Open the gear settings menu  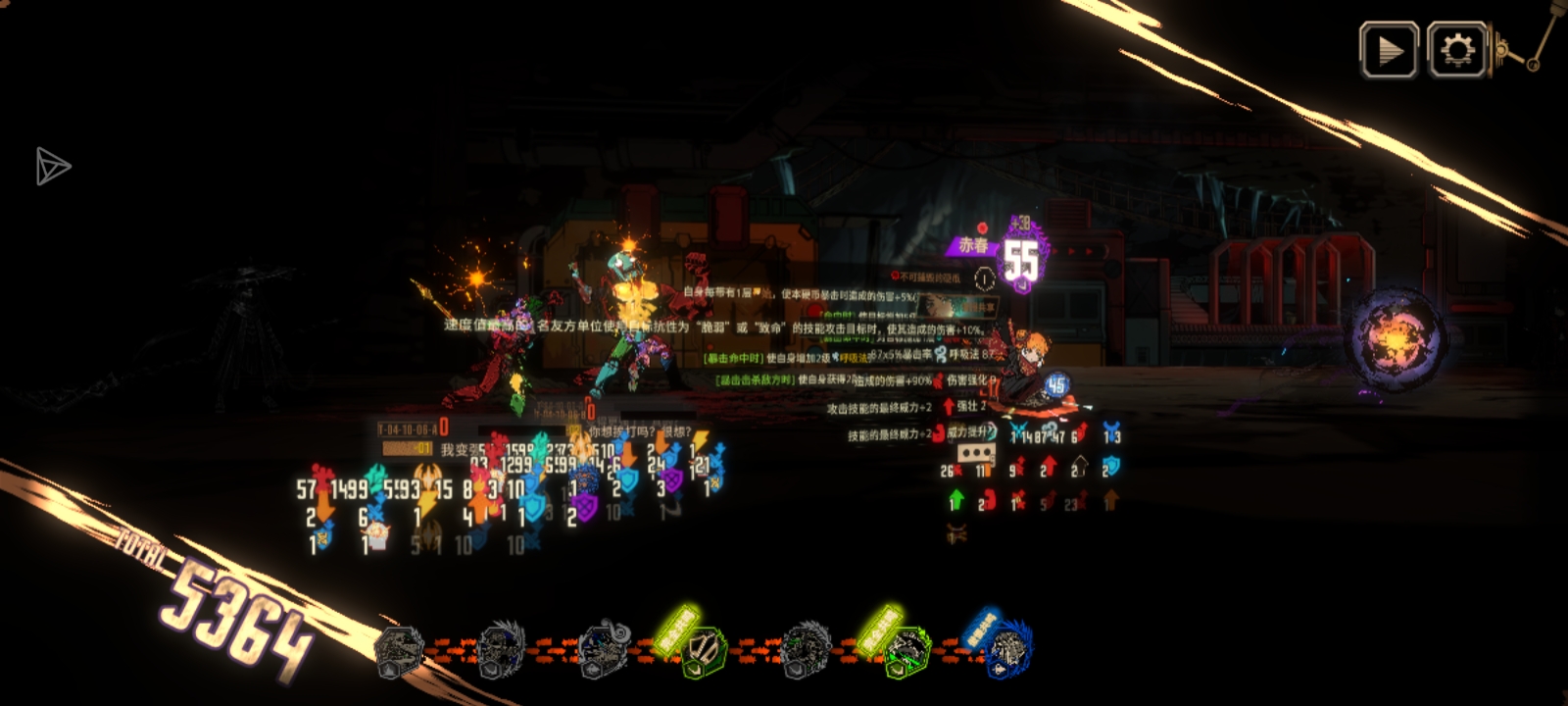click(x=1457, y=50)
